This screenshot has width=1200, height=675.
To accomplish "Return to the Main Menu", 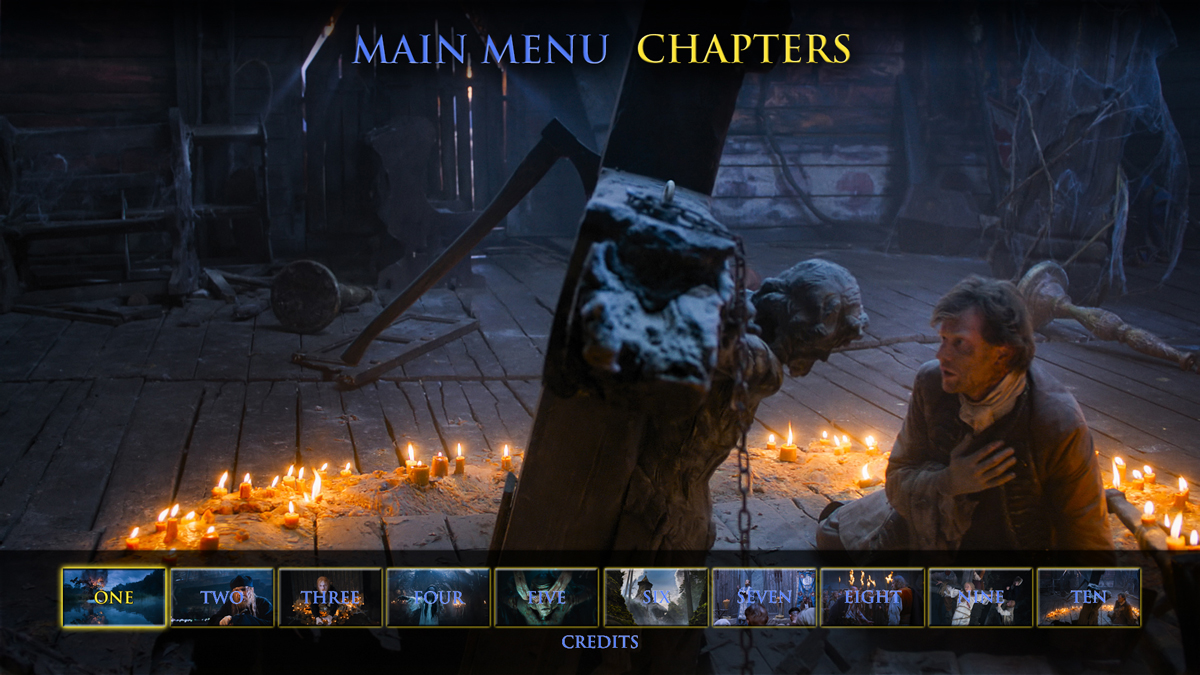I will tap(481, 49).
